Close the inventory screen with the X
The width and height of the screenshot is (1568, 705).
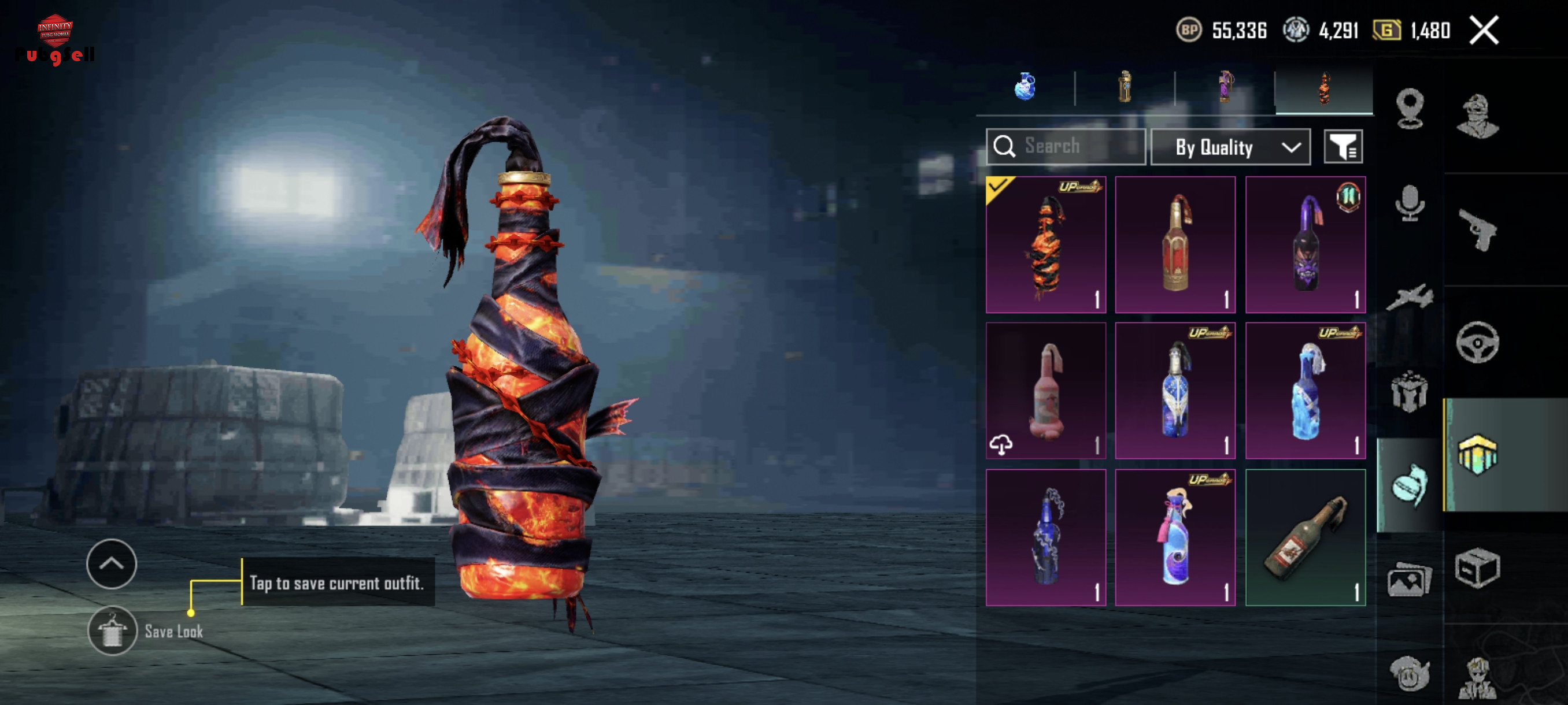[1484, 31]
